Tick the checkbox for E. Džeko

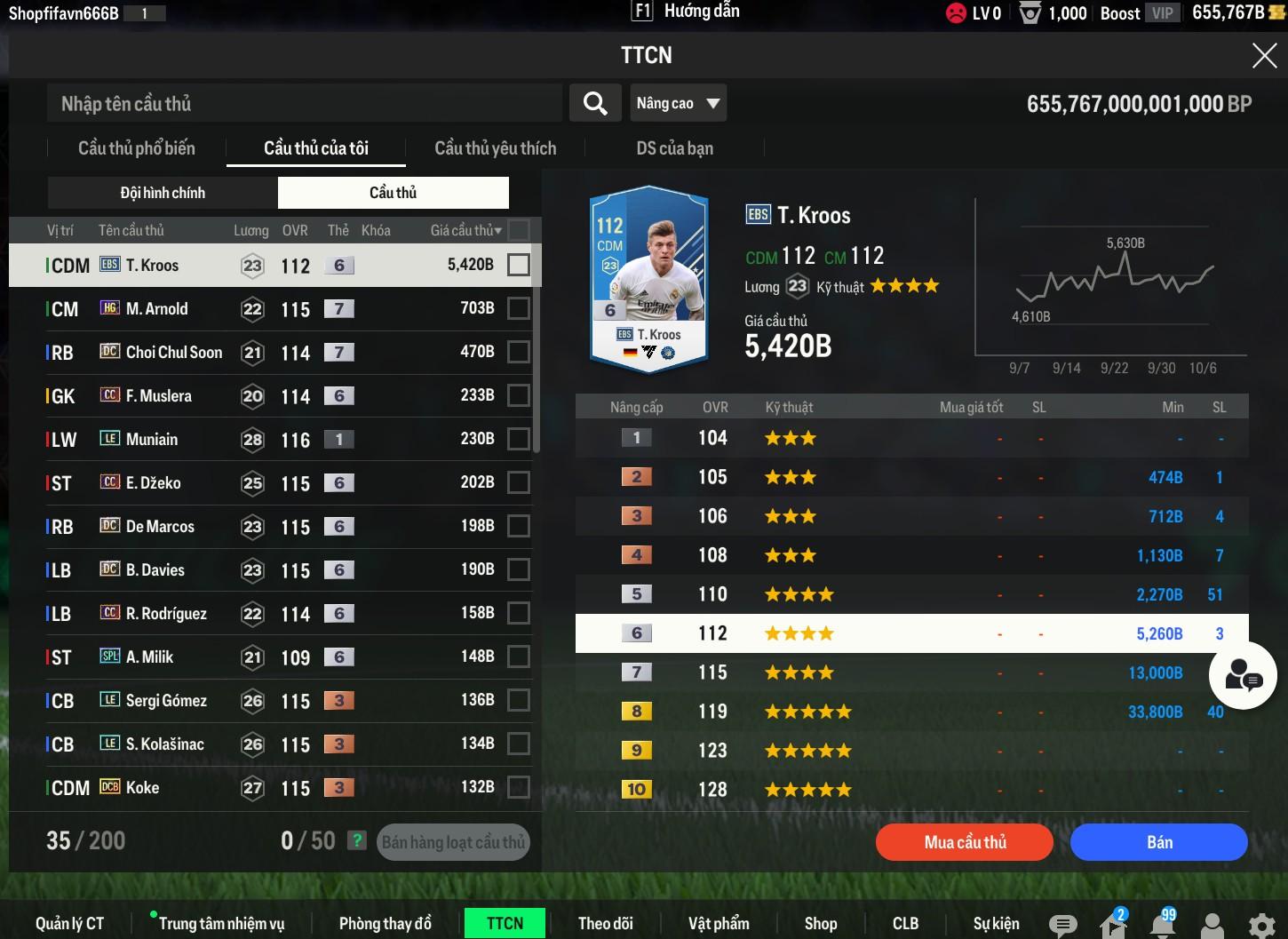pyautogui.click(x=518, y=482)
